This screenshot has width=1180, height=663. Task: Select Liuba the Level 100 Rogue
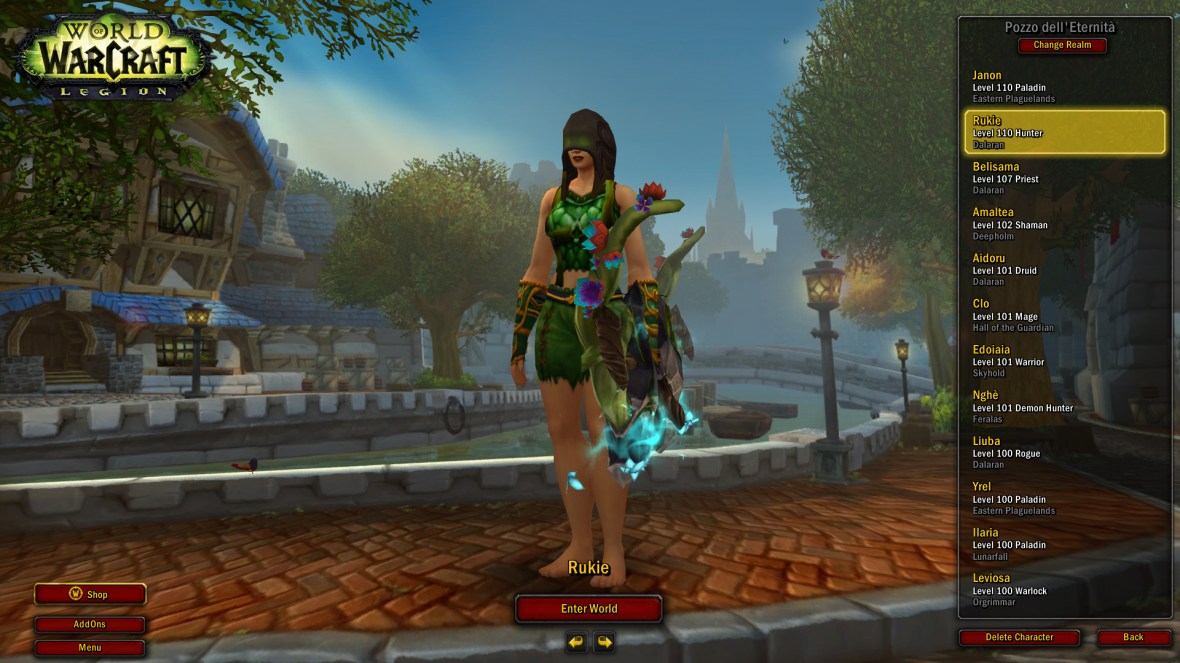coord(1064,452)
